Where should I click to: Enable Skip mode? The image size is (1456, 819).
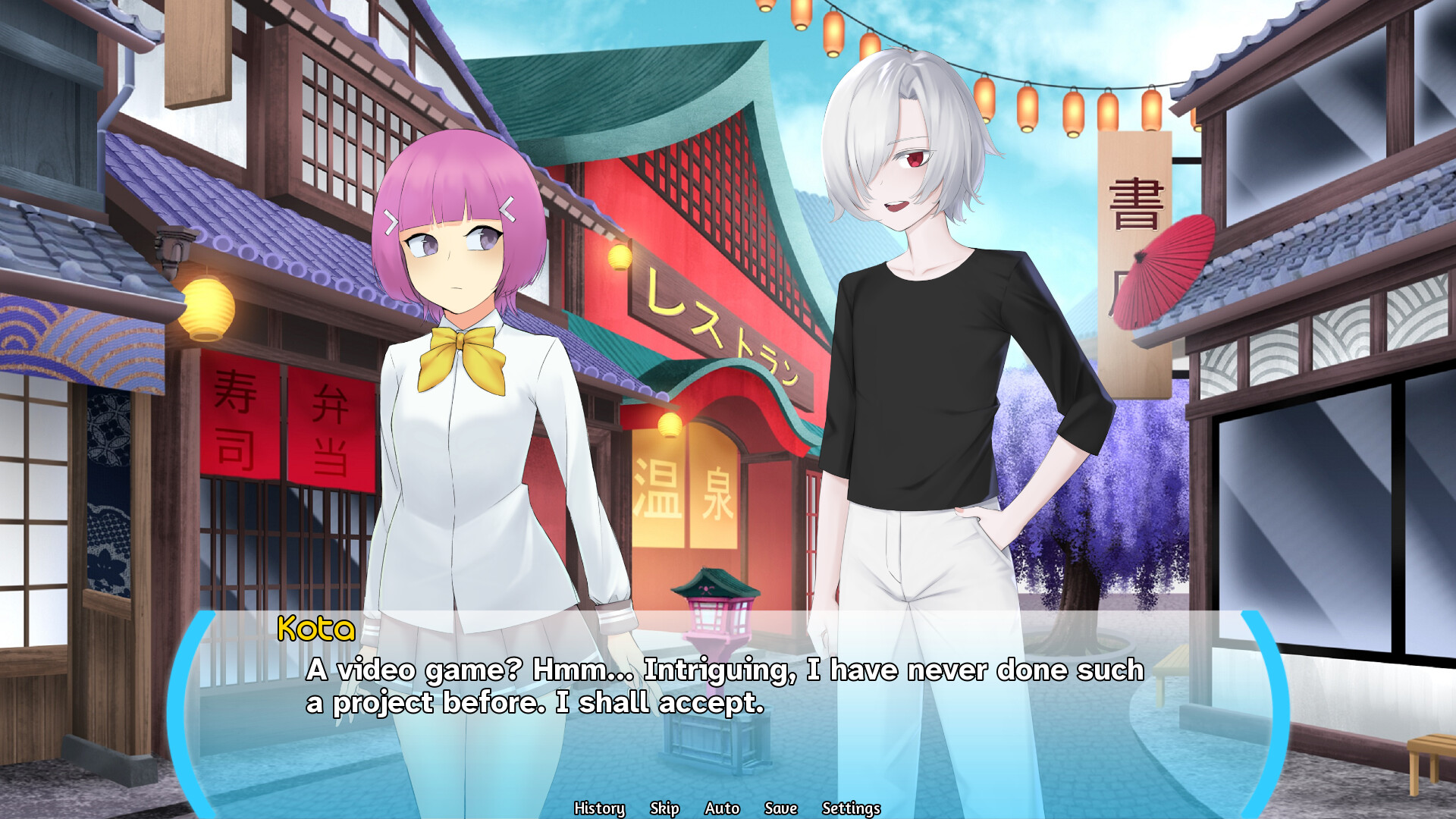click(x=664, y=808)
